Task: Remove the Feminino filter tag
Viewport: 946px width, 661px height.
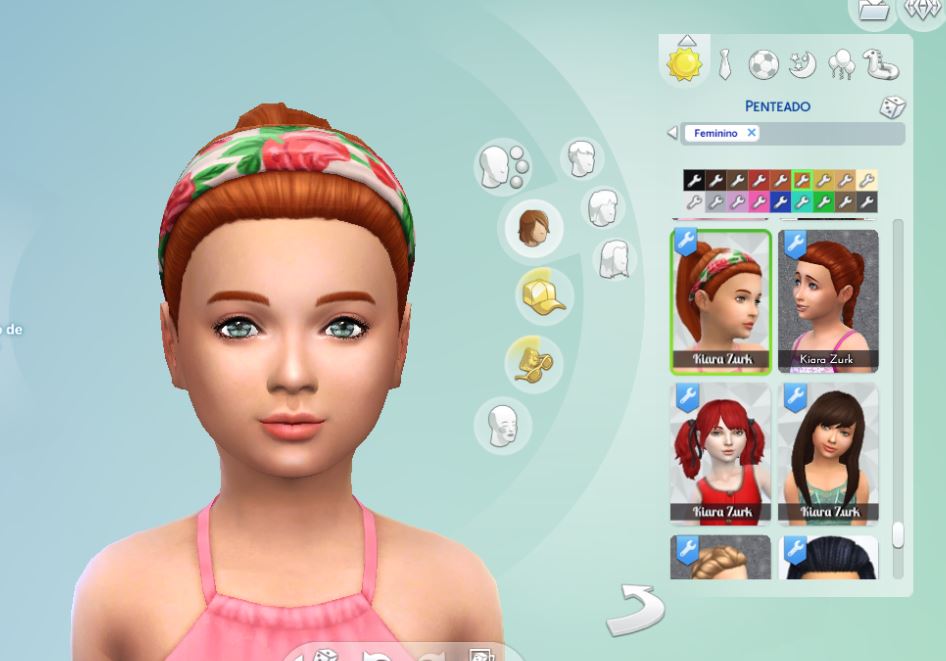Action: point(751,133)
